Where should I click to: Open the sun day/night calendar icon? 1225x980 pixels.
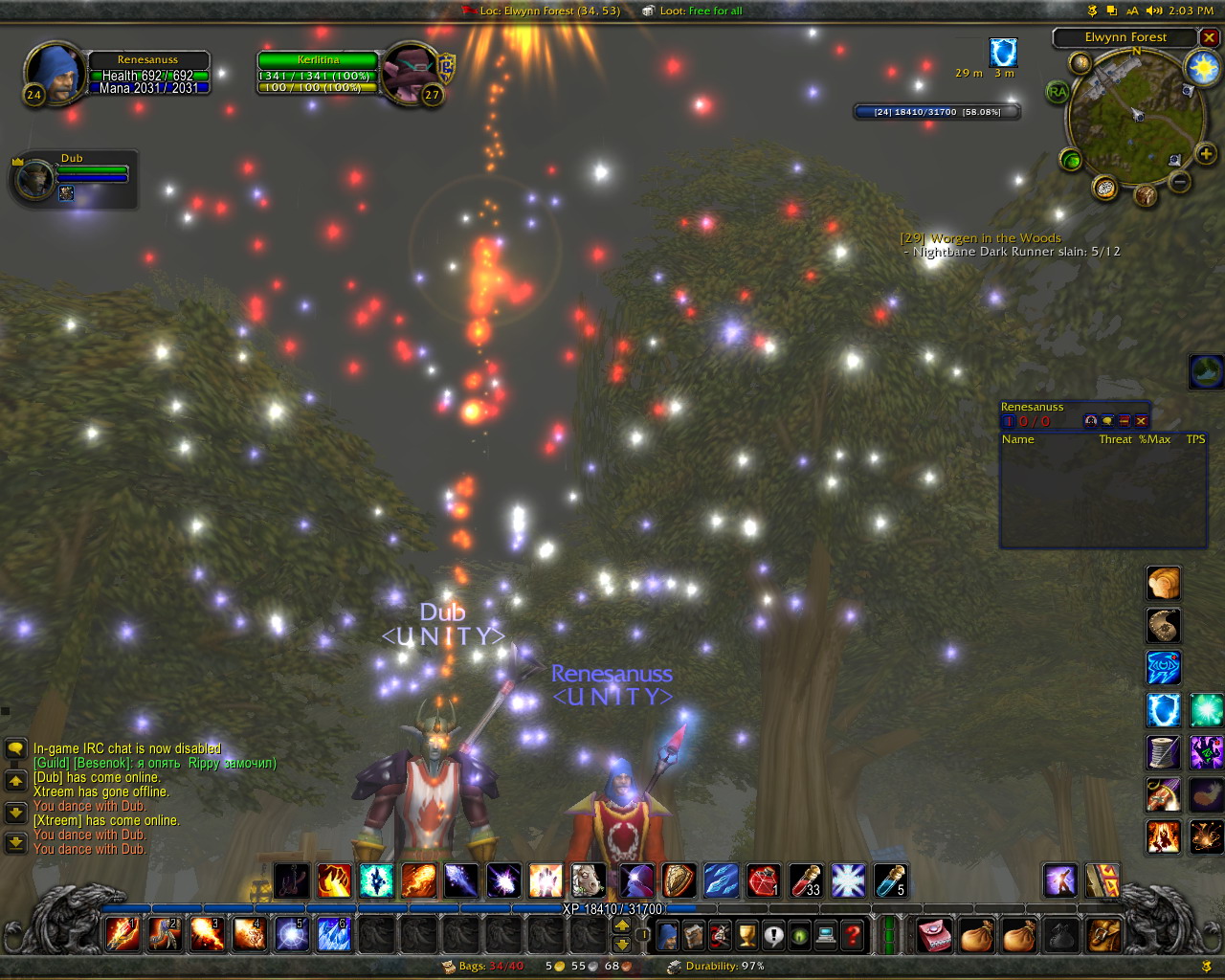1202,68
